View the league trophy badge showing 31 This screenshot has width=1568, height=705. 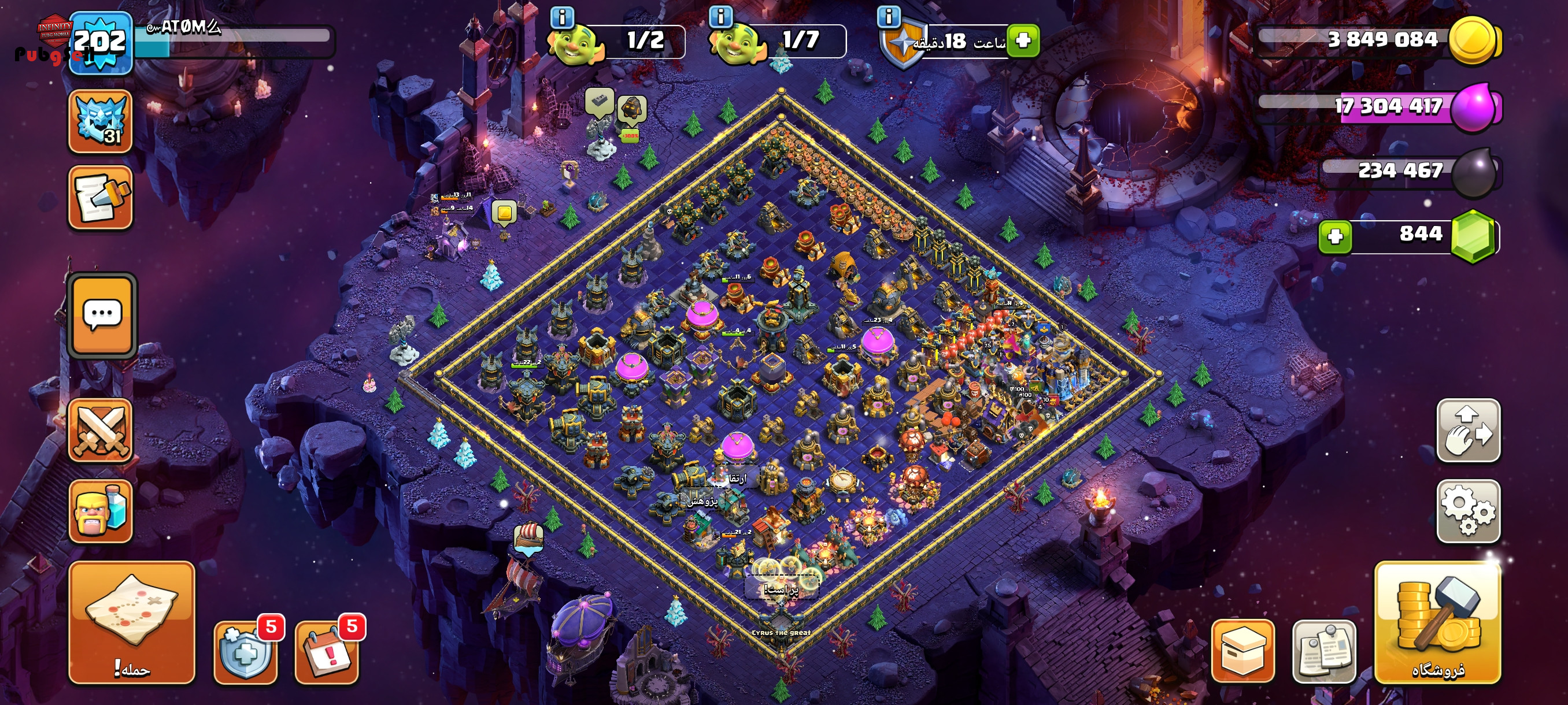[x=101, y=121]
